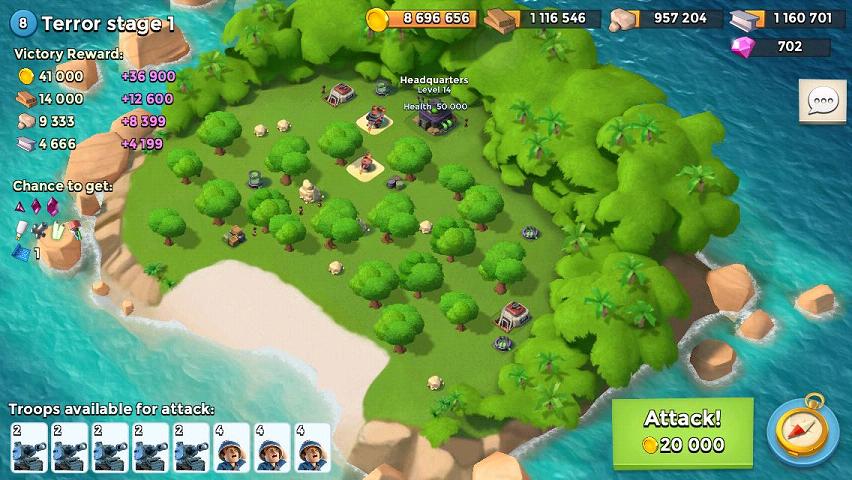The image size is (852, 480).
Task: Open the chat speech bubble
Action: pos(822,101)
